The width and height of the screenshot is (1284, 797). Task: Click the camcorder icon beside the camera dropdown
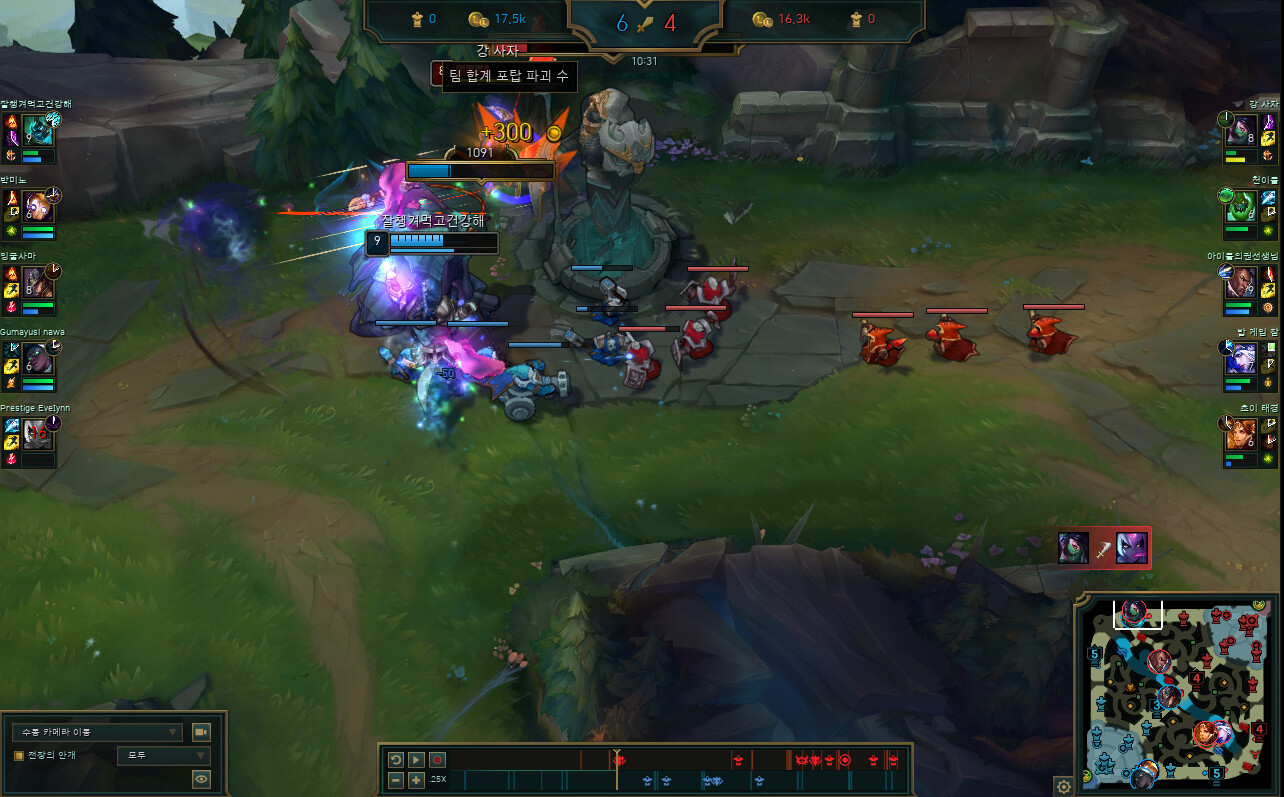coord(201,732)
